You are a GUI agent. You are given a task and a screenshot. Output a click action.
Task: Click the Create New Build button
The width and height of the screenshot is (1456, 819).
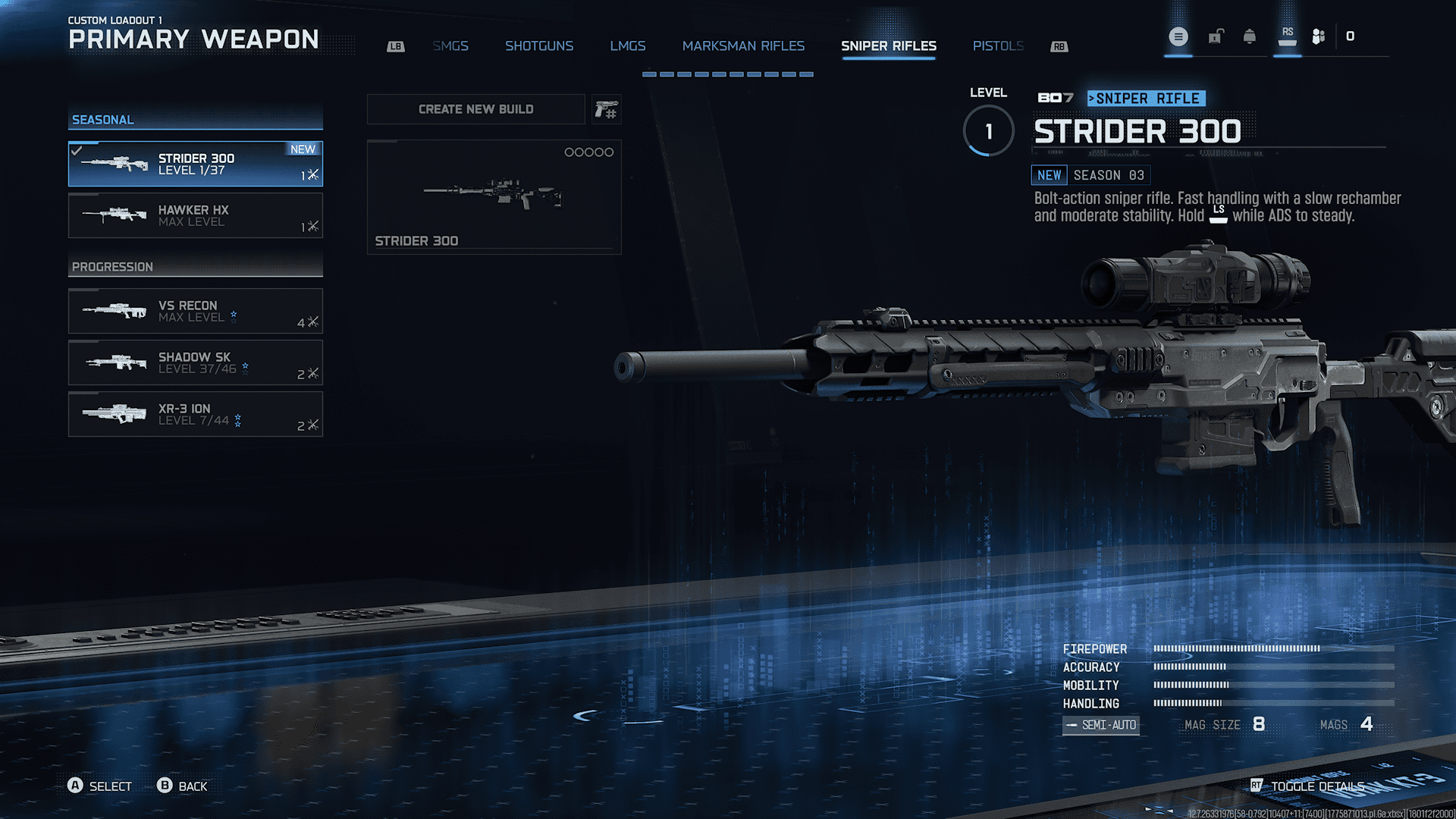point(475,109)
